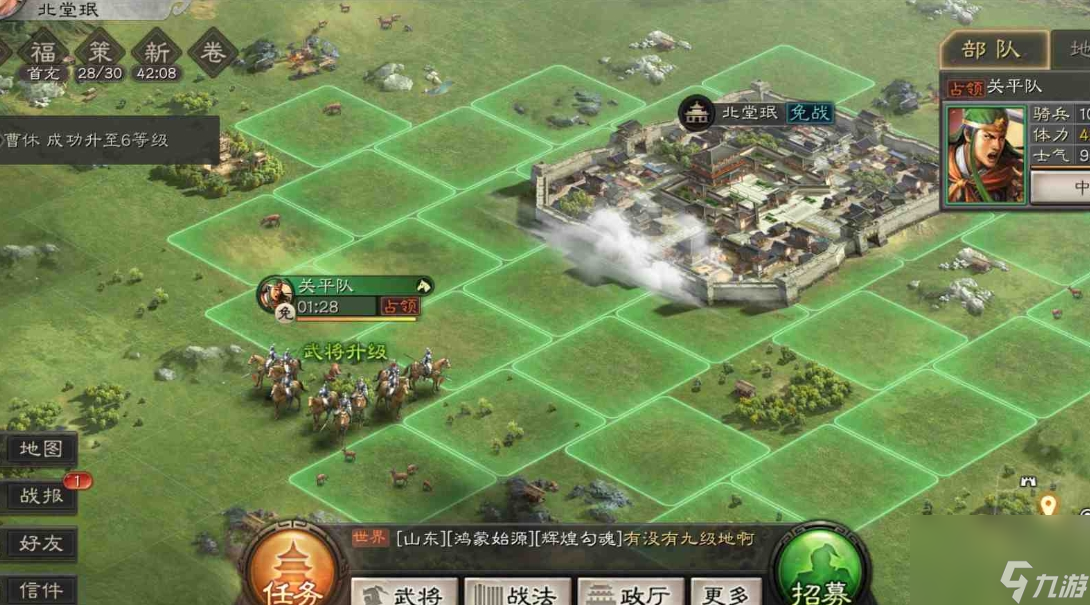Open the 好友 friends list

(x=40, y=543)
